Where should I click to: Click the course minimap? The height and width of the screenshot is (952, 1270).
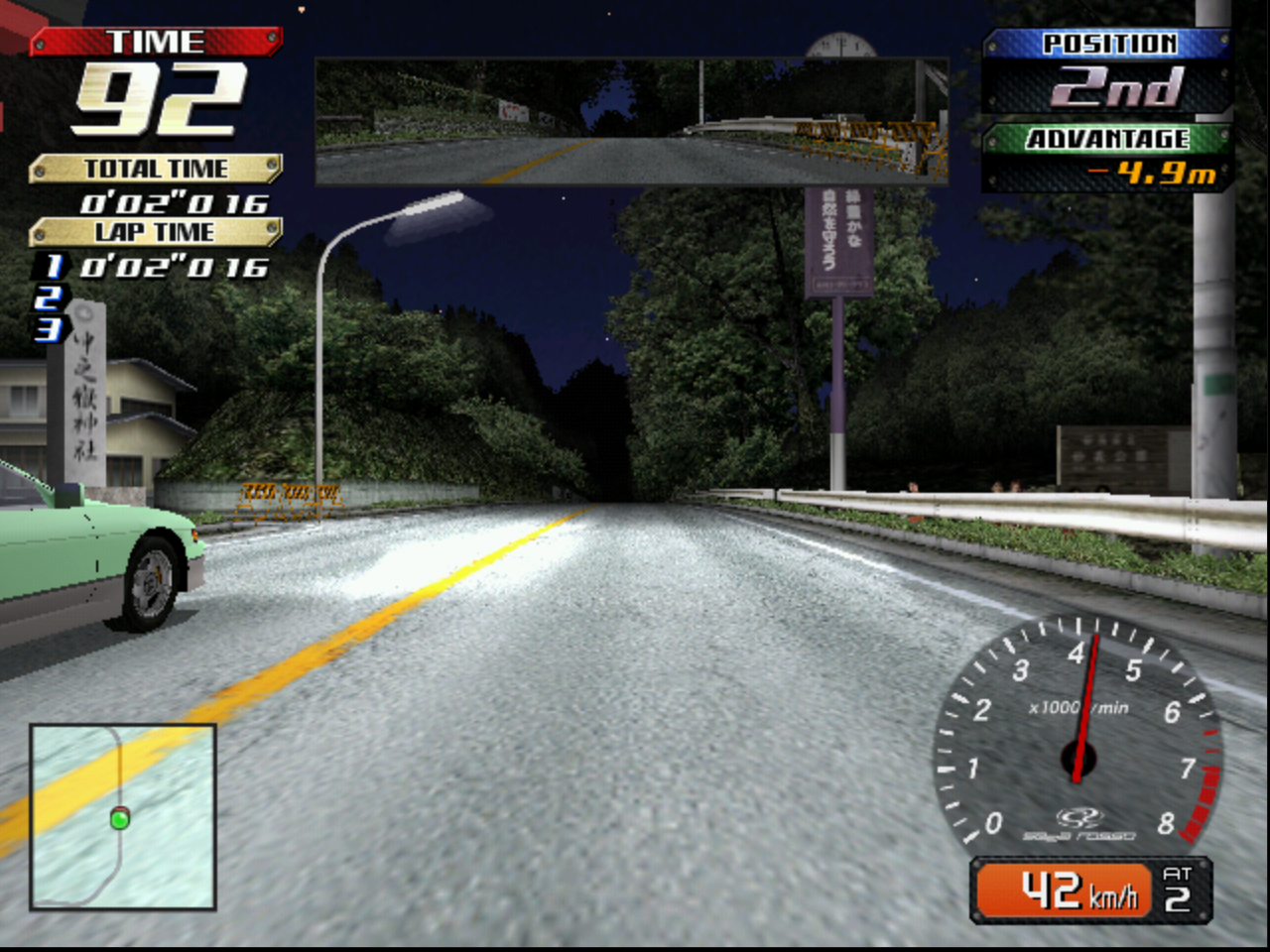point(123,816)
